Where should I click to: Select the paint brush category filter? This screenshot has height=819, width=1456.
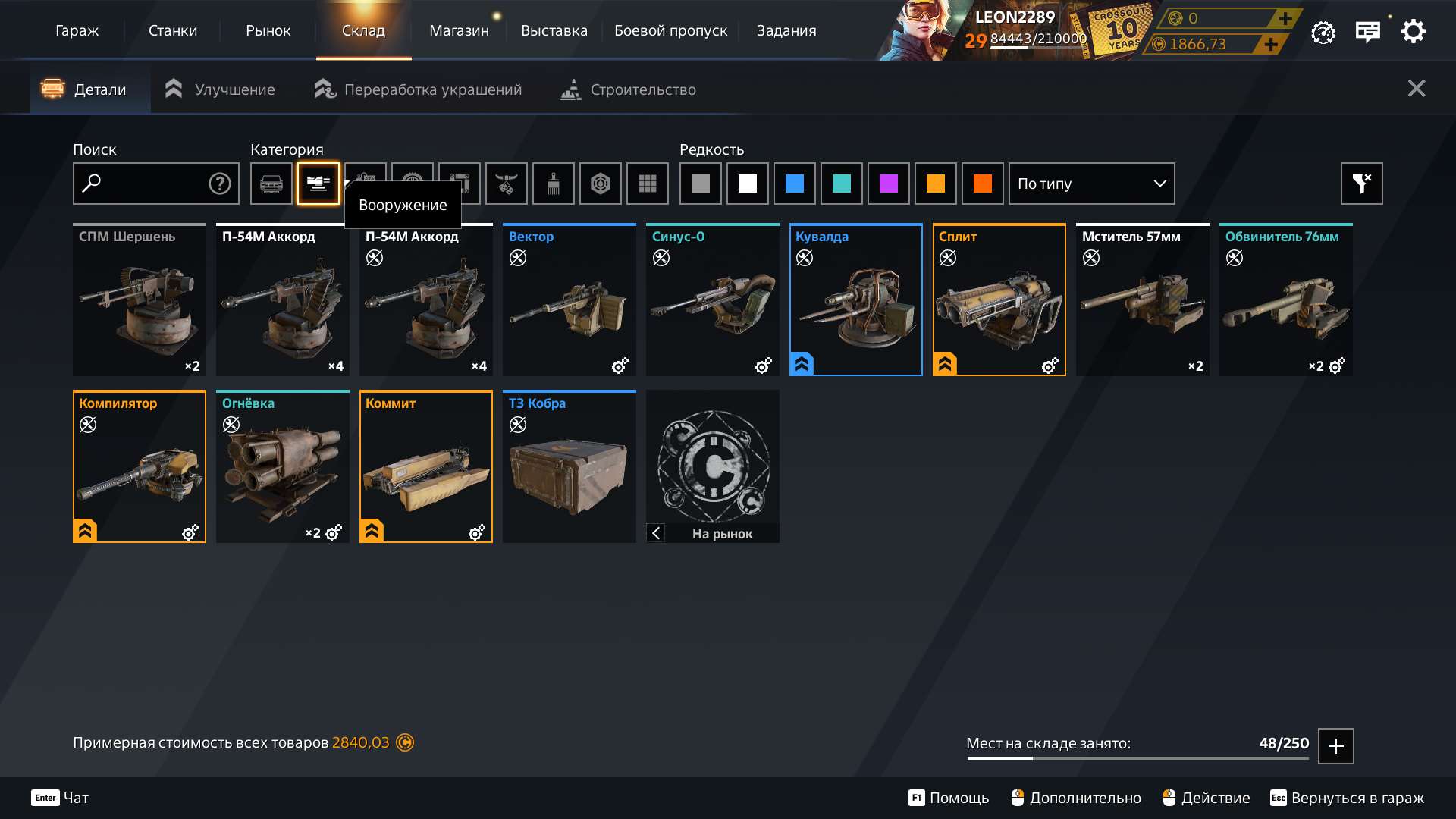[x=553, y=184]
